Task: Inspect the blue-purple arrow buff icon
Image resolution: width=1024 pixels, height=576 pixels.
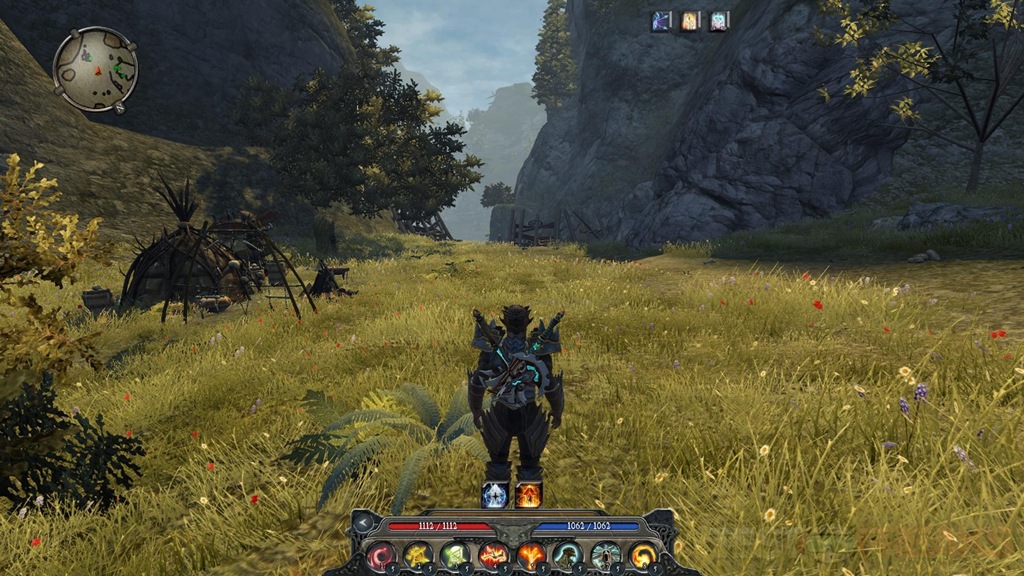Action: [662, 21]
